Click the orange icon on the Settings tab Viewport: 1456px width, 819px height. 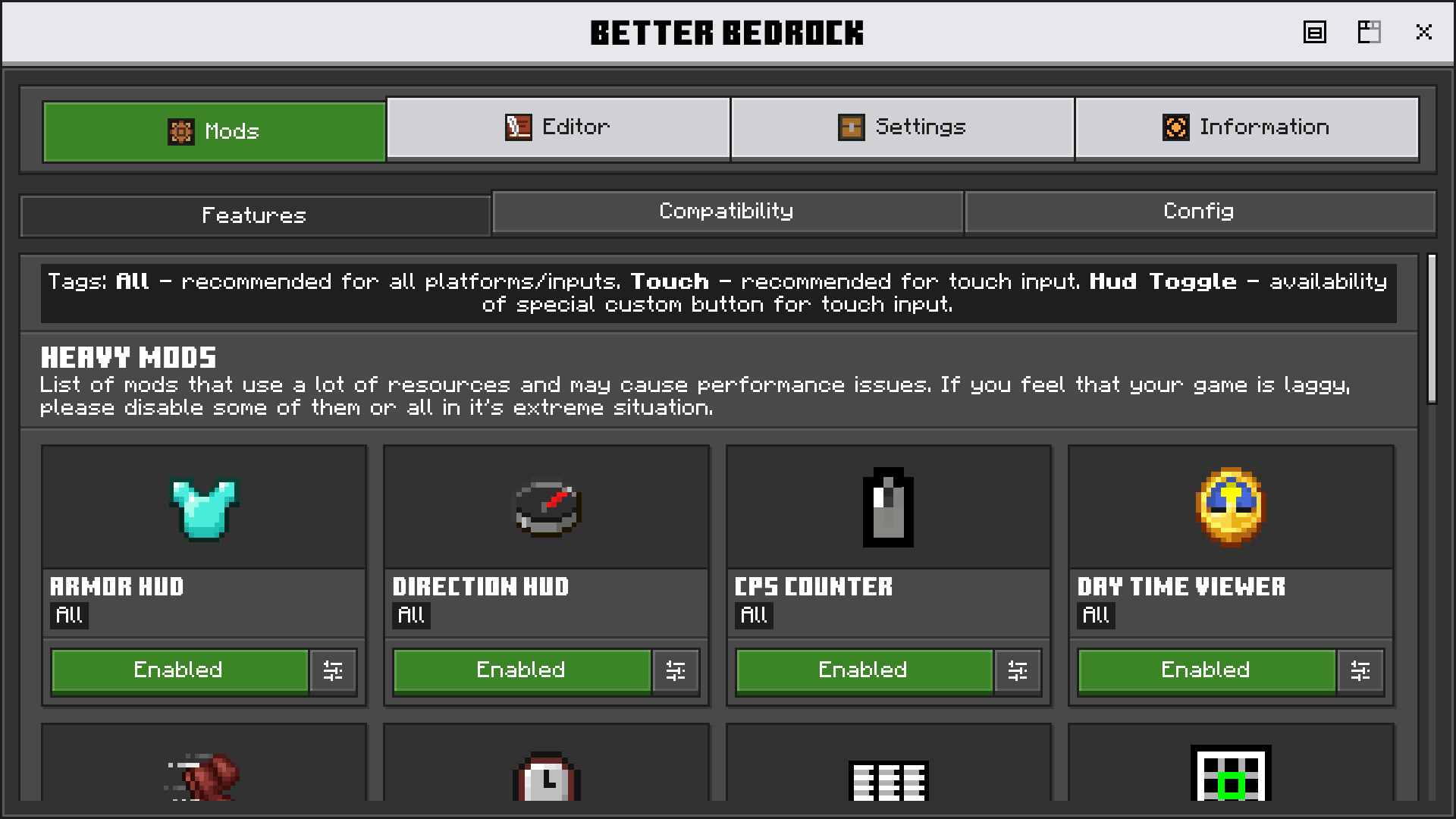tap(852, 127)
